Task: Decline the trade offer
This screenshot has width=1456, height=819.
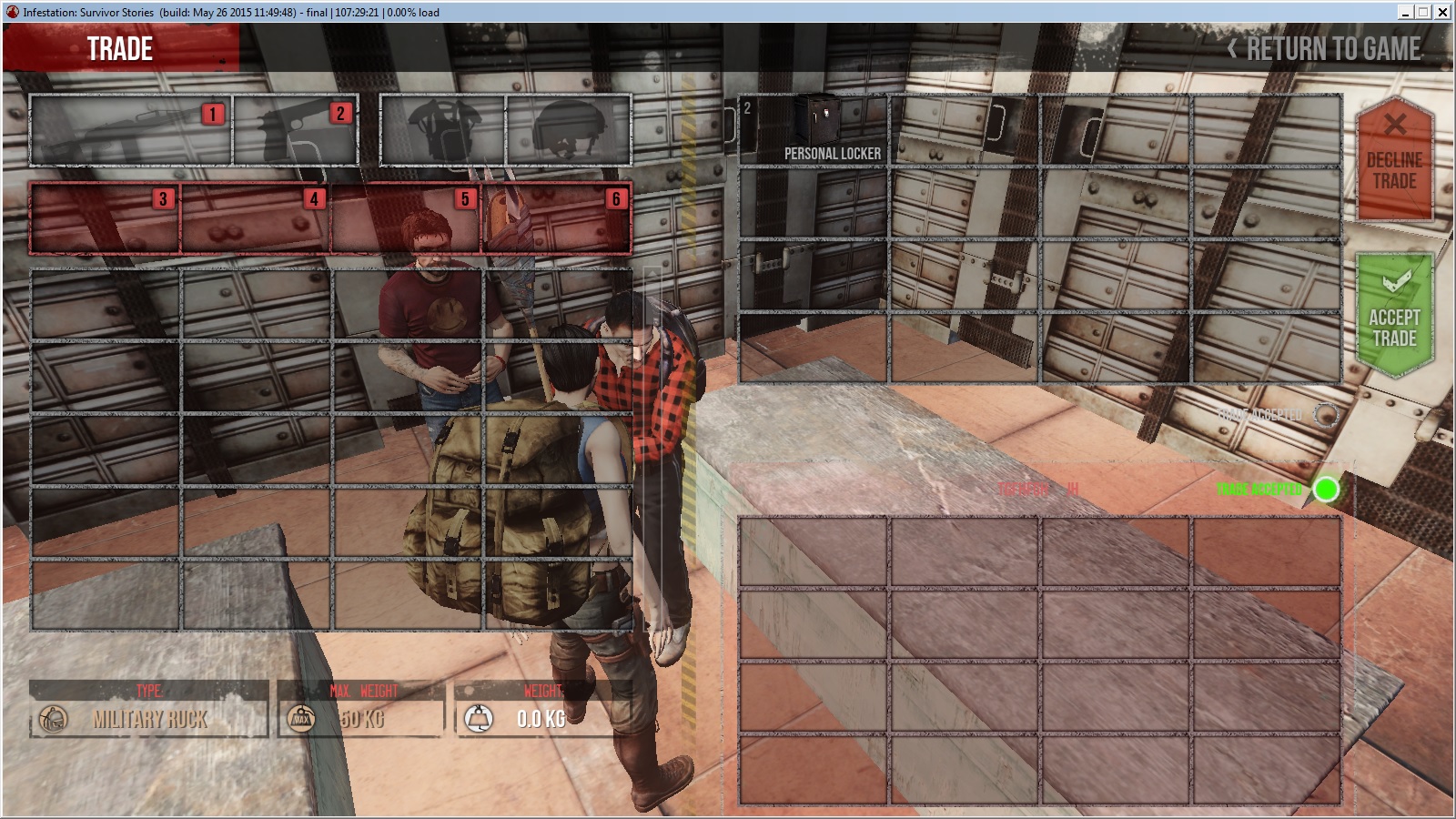Action: [x=1394, y=160]
